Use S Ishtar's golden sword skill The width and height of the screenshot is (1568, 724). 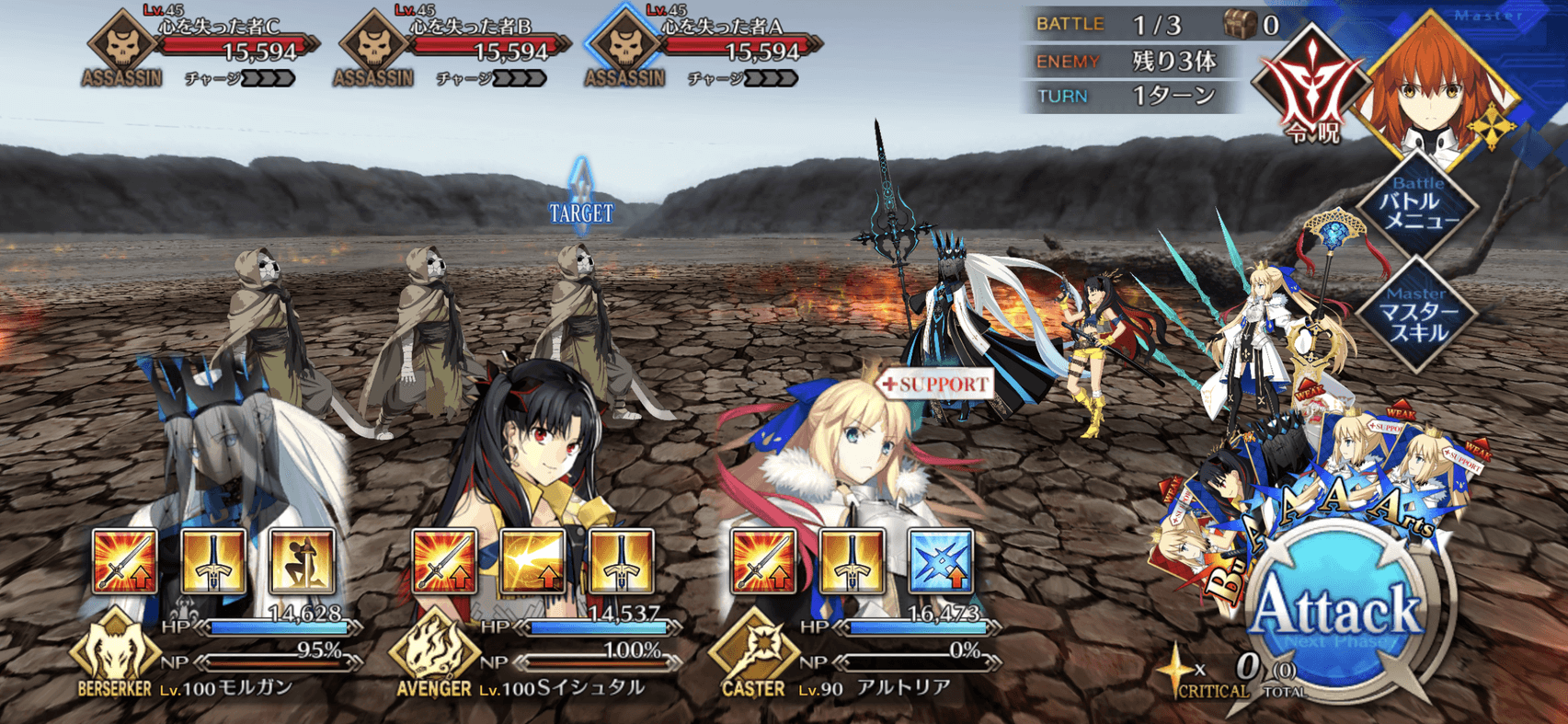coord(622,560)
